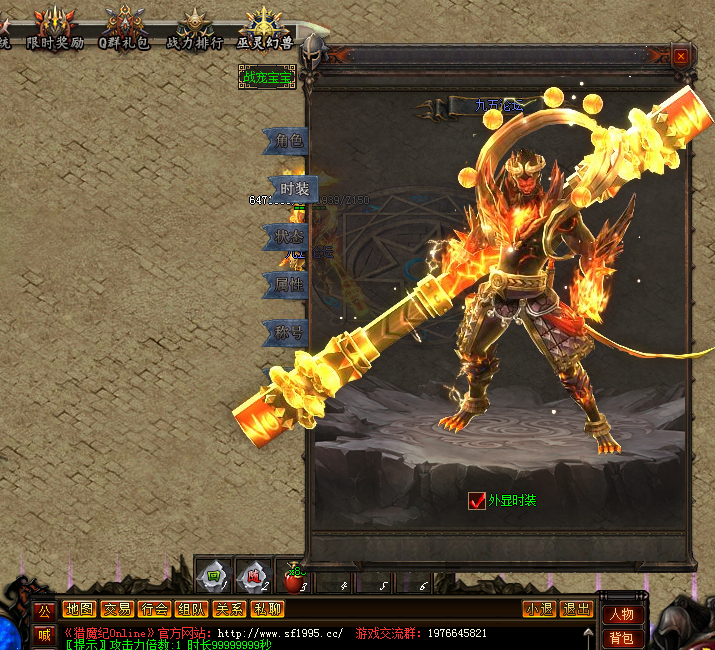Open the 人物 character button
This screenshot has height=650, width=715.
[x=621, y=614]
